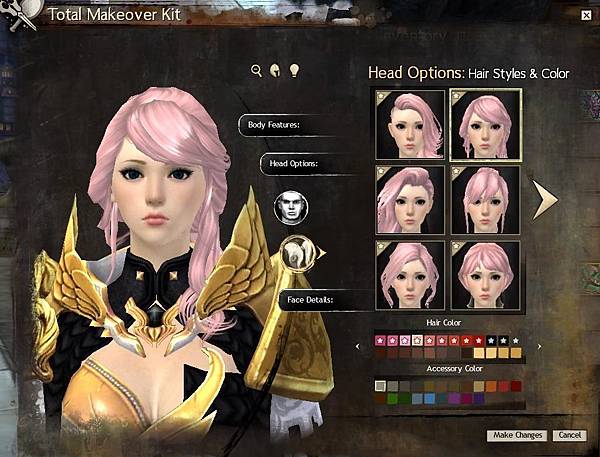Show more hair colors with right arrow

pyautogui.click(x=540, y=347)
